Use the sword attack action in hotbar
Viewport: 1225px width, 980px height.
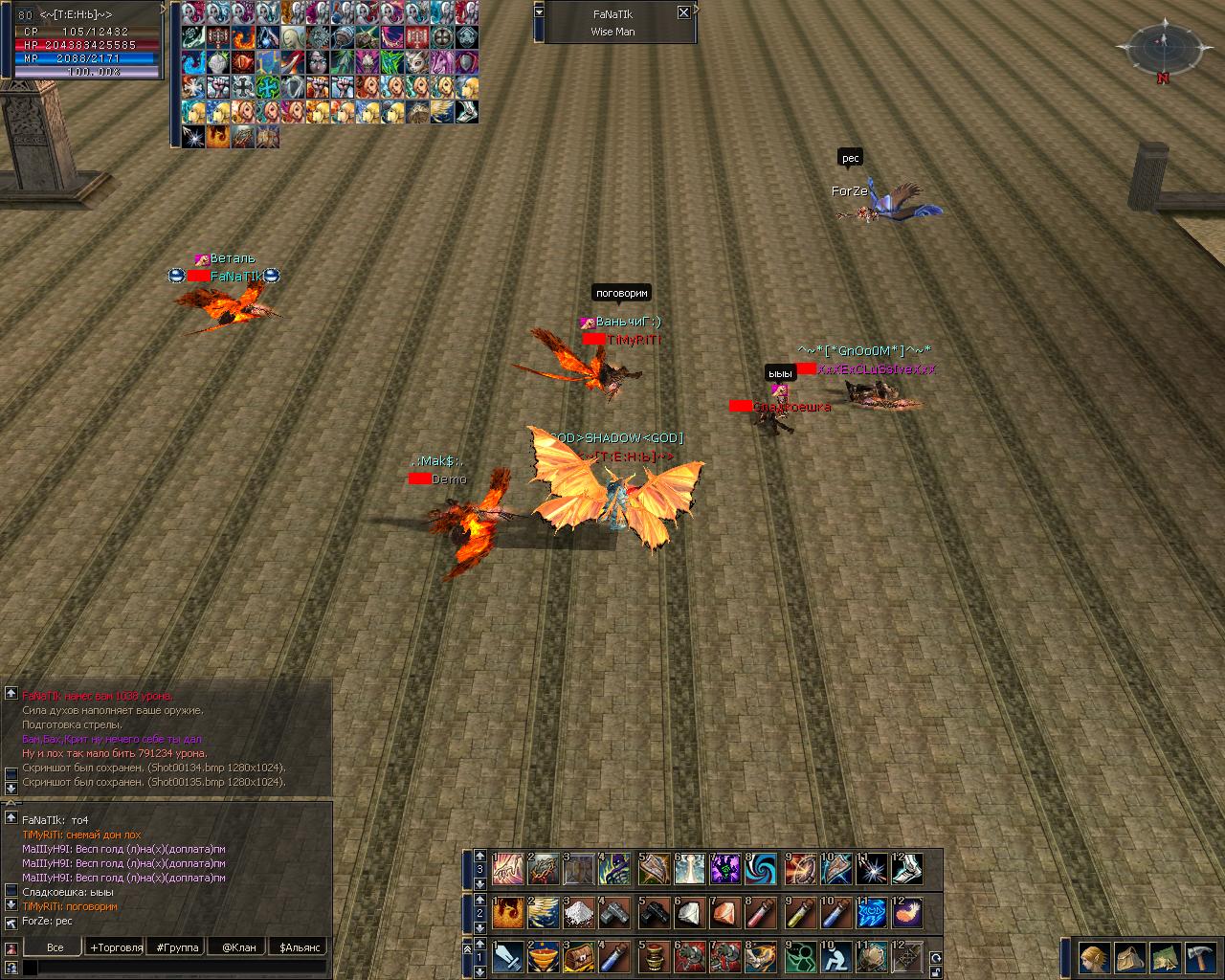point(507,957)
